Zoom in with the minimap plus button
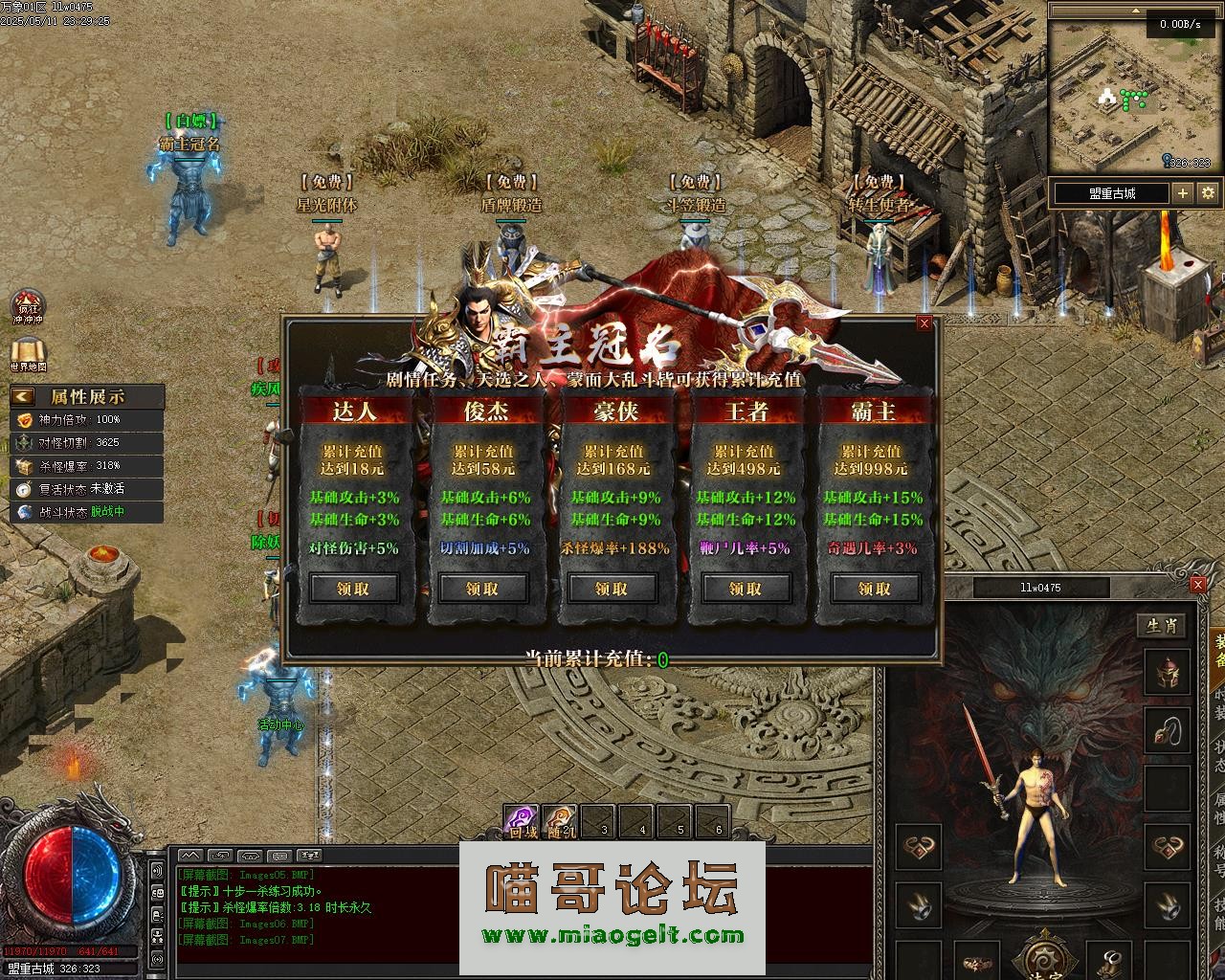Image resolution: width=1225 pixels, height=980 pixels. coord(1183,192)
